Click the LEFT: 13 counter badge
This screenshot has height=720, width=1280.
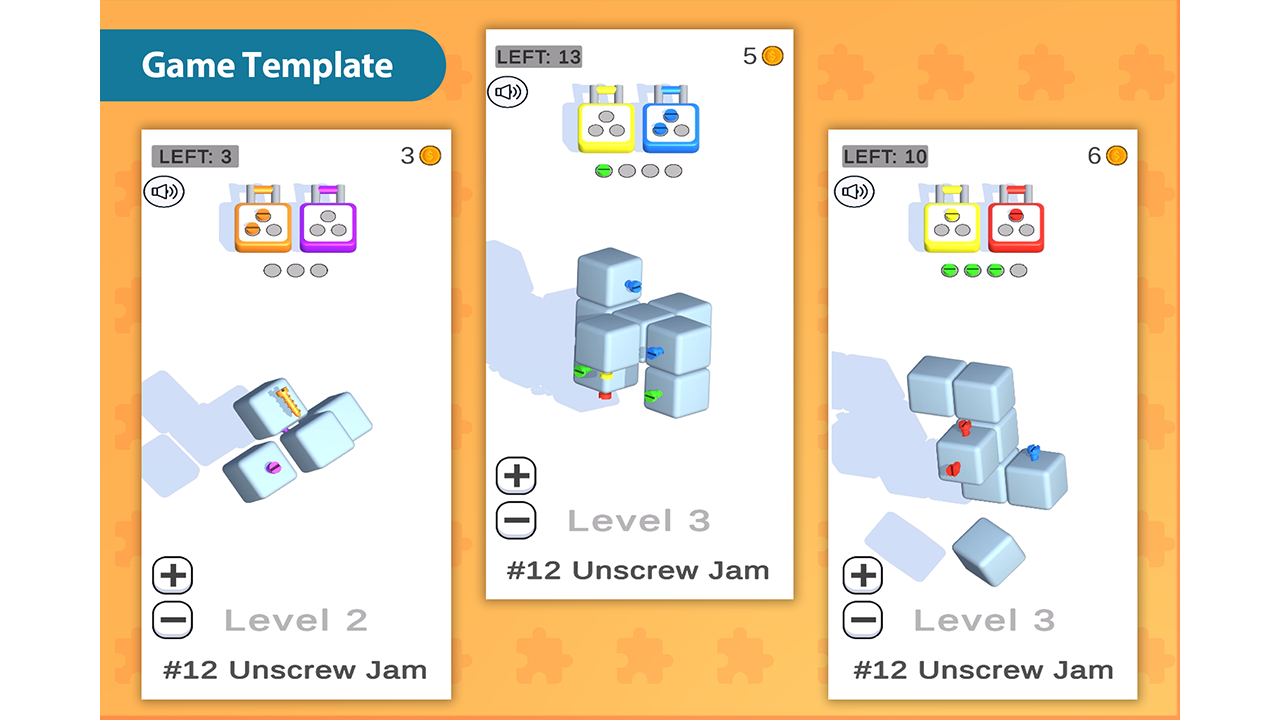coord(539,57)
